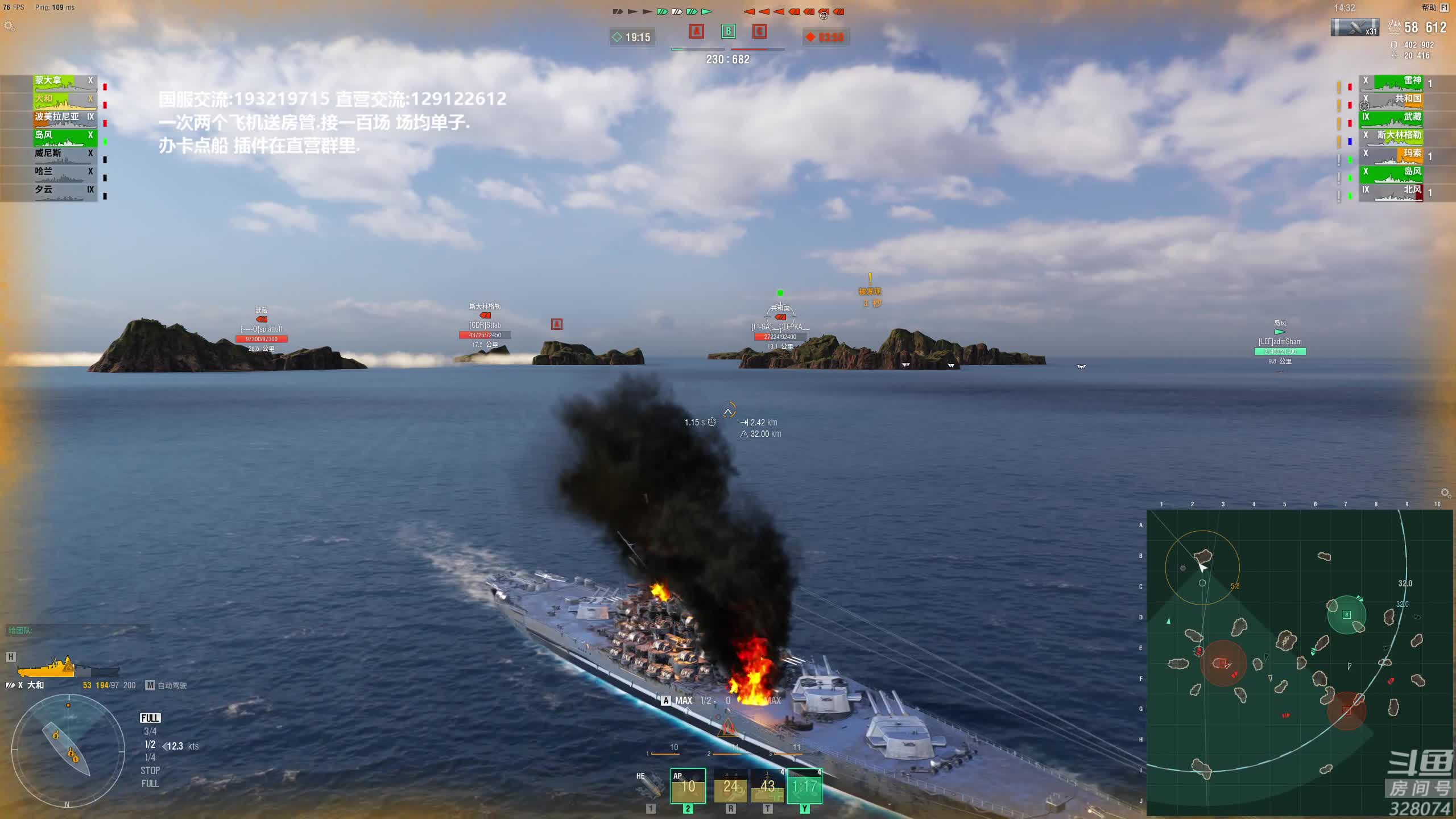Open minimap settings gear
The image size is (1456, 819).
(x=1445, y=493)
